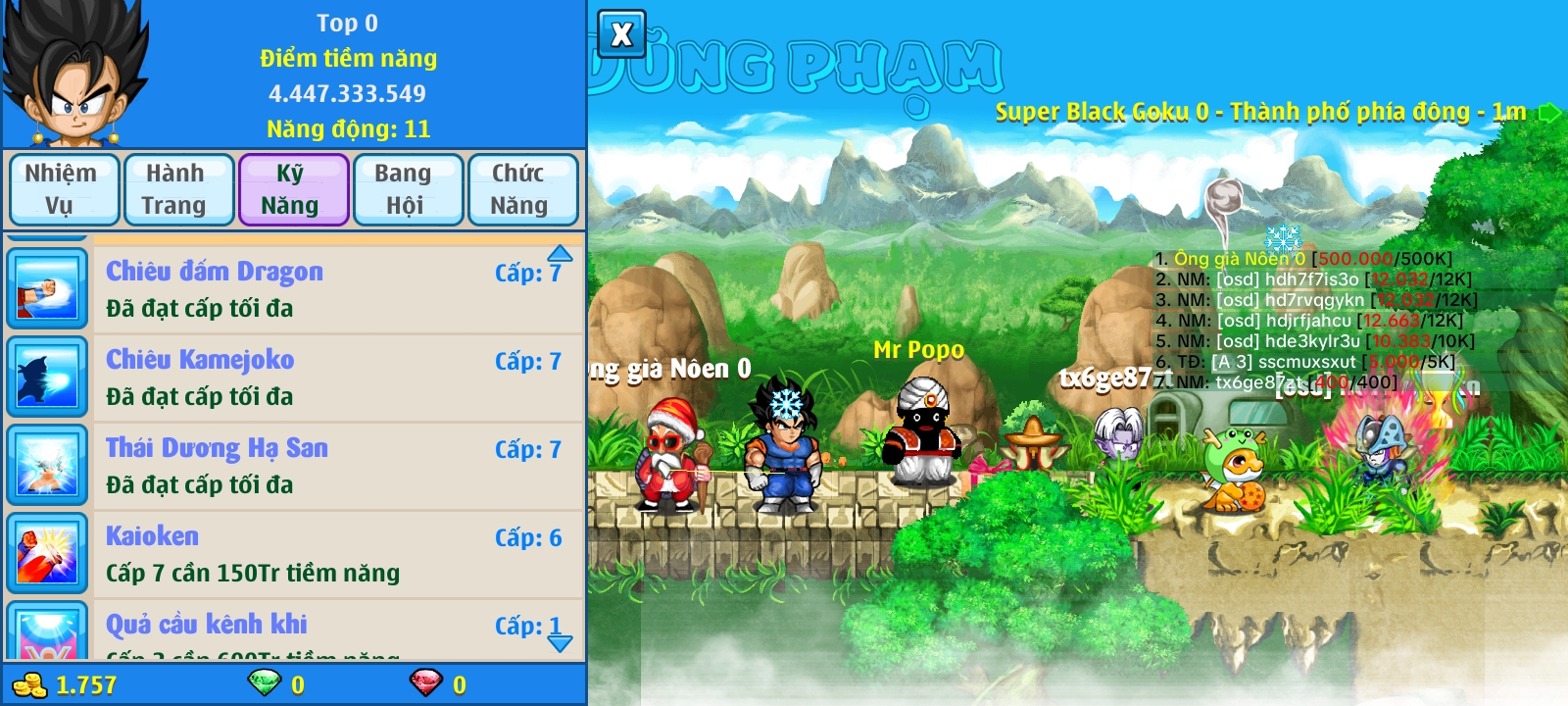Choose the Chiêu Kamejoko skill row
1568x706 pixels.
click(333, 378)
